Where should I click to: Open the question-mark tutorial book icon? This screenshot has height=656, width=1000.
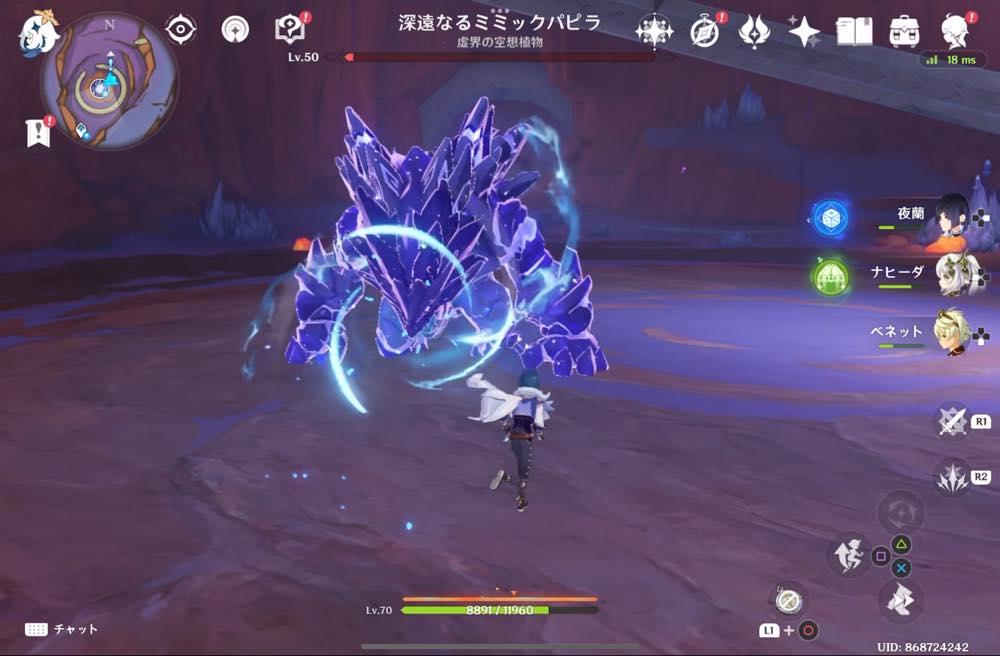(290, 29)
